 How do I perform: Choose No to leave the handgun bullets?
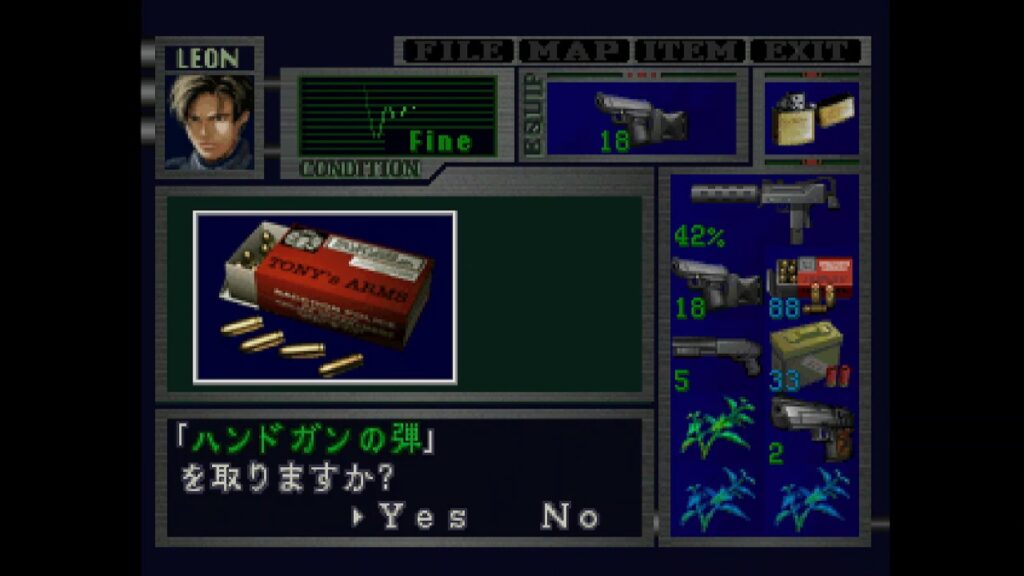[x=571, y=516]
